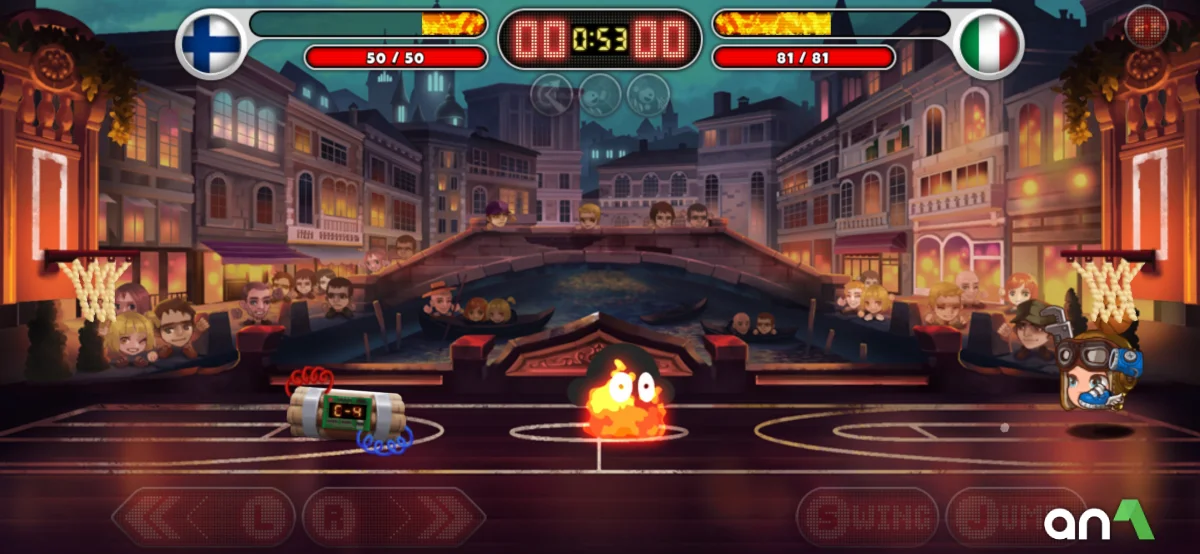Use the middle character skill icon

tap(600, 95)
